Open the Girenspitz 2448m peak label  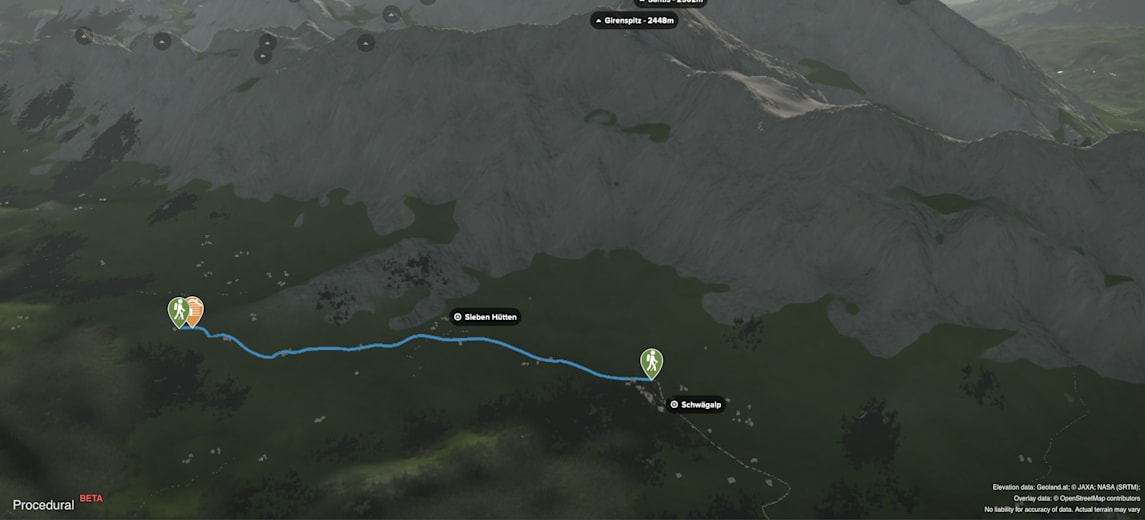(x=634, y=20)
